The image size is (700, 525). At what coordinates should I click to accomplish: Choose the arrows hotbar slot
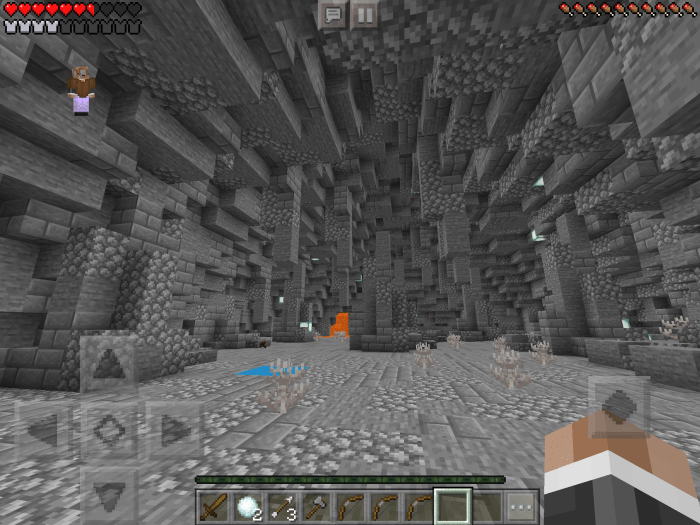coord(281,507)
